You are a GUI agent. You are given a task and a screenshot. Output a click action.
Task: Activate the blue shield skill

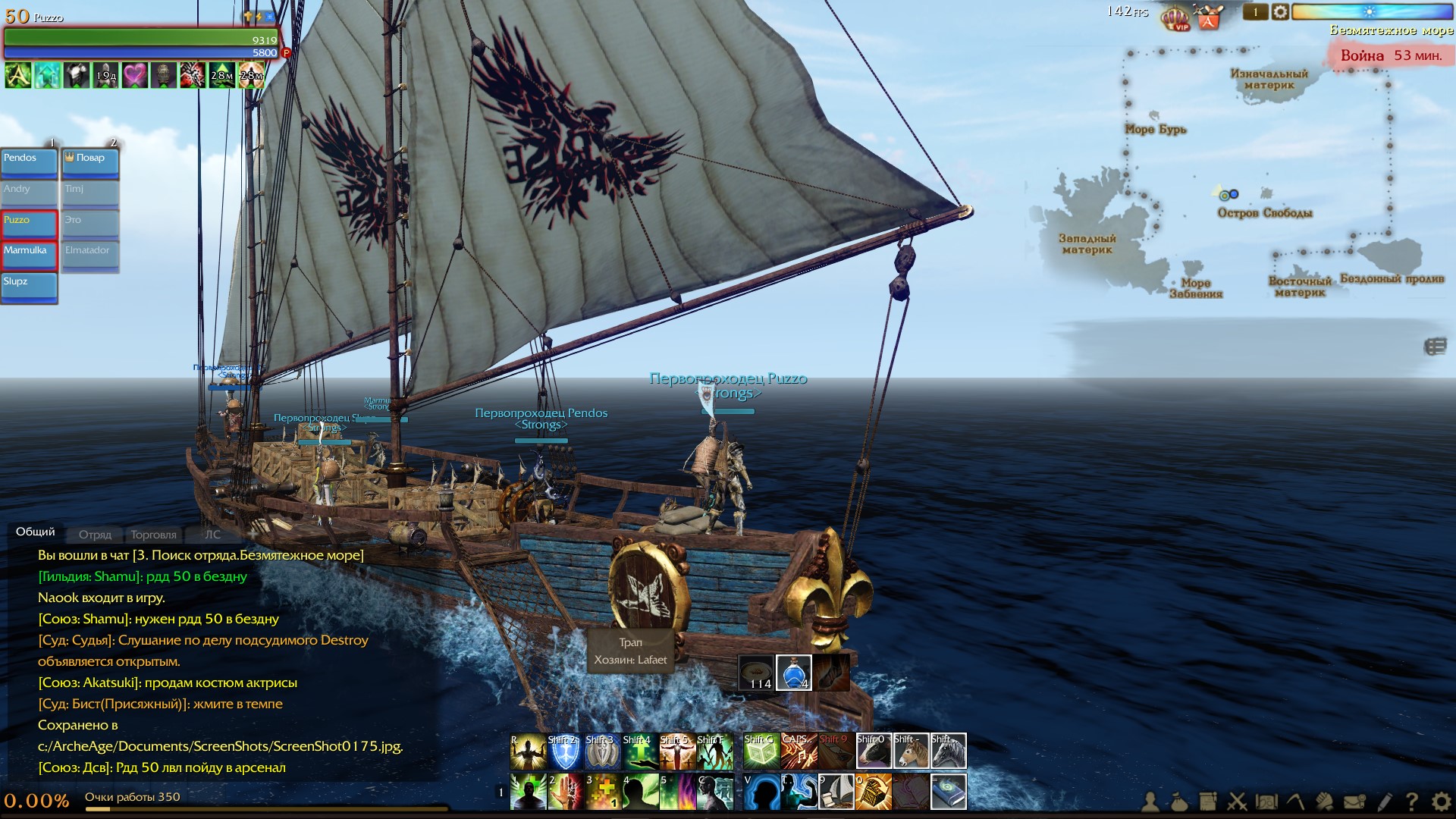tap(565, 752)
